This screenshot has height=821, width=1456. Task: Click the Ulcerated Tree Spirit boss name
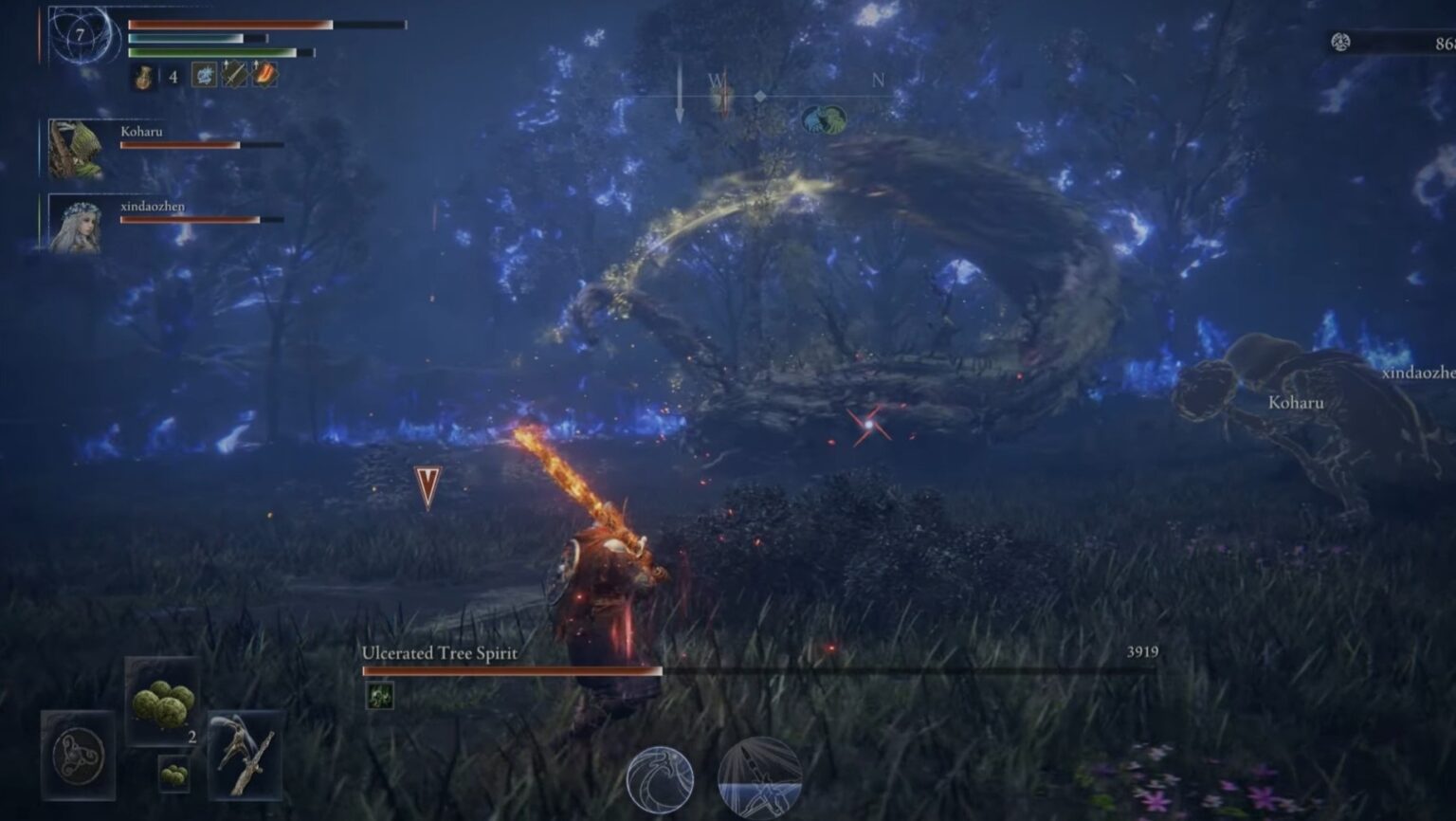tap(438, 654)
